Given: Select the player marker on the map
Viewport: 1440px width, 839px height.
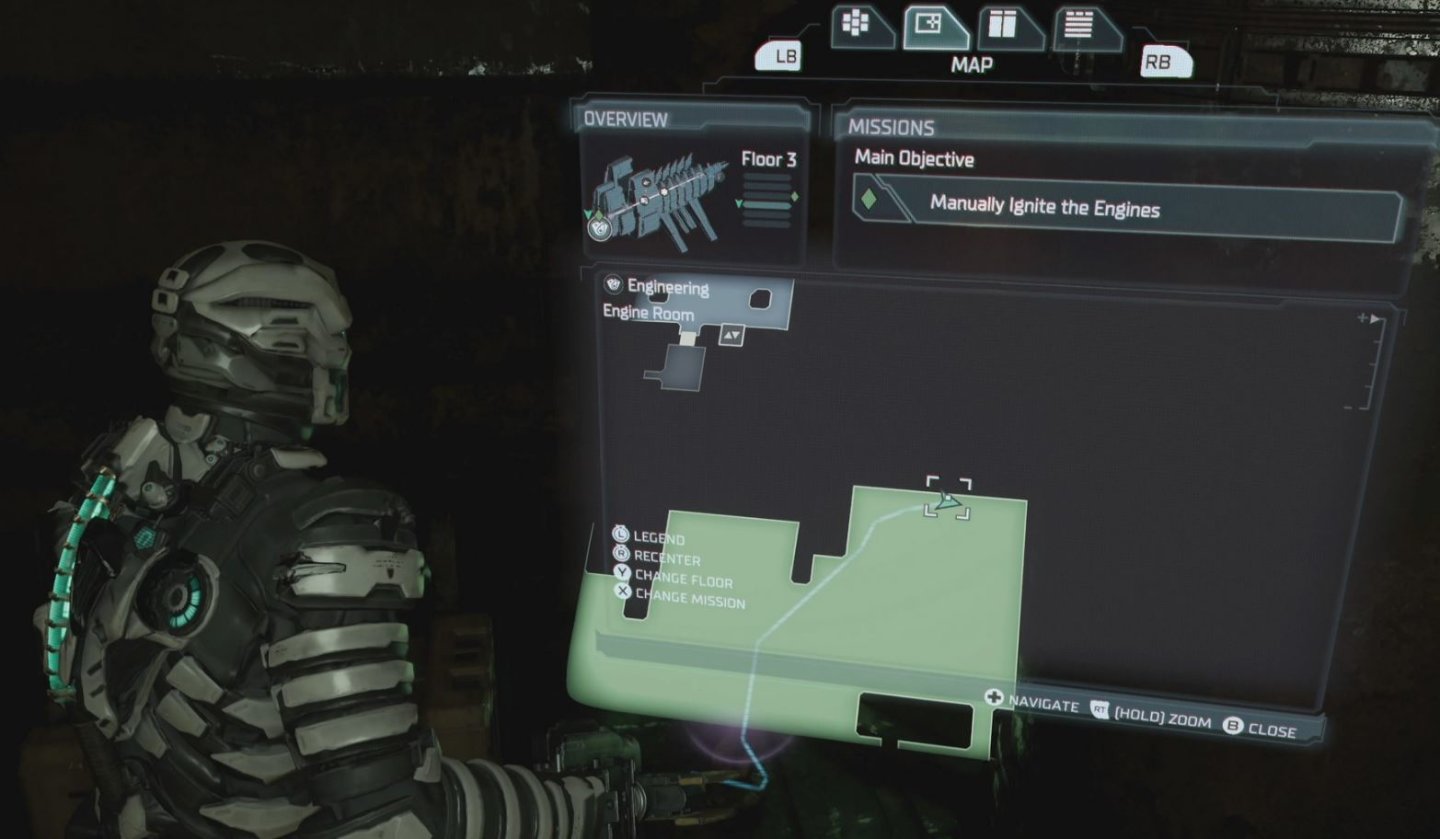Looking at the screenshot, I should click(x=946, y=500).
